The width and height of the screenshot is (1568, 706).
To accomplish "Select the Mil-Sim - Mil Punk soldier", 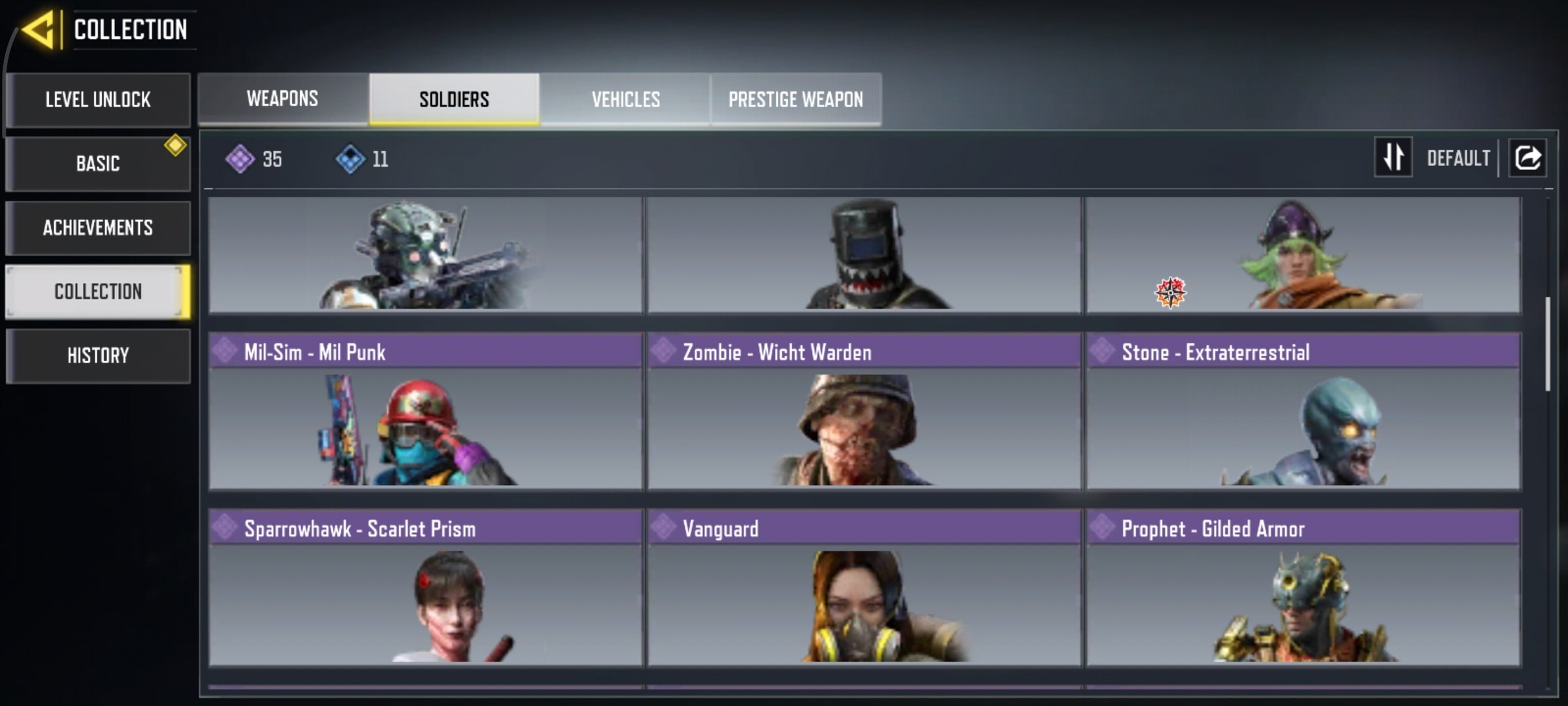I will point(425,412).
